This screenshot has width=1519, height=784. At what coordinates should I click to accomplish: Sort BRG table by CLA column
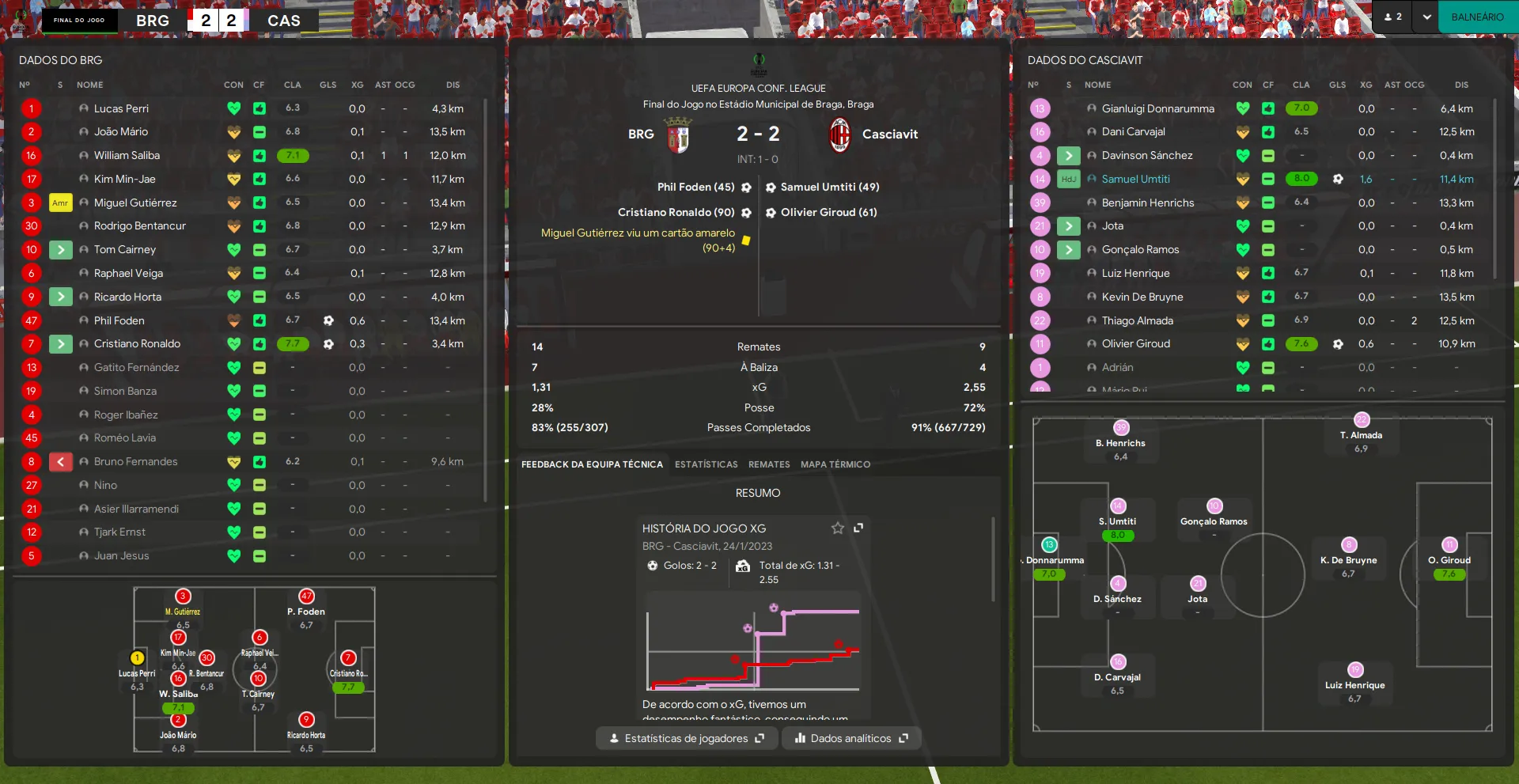pos(292,85)
